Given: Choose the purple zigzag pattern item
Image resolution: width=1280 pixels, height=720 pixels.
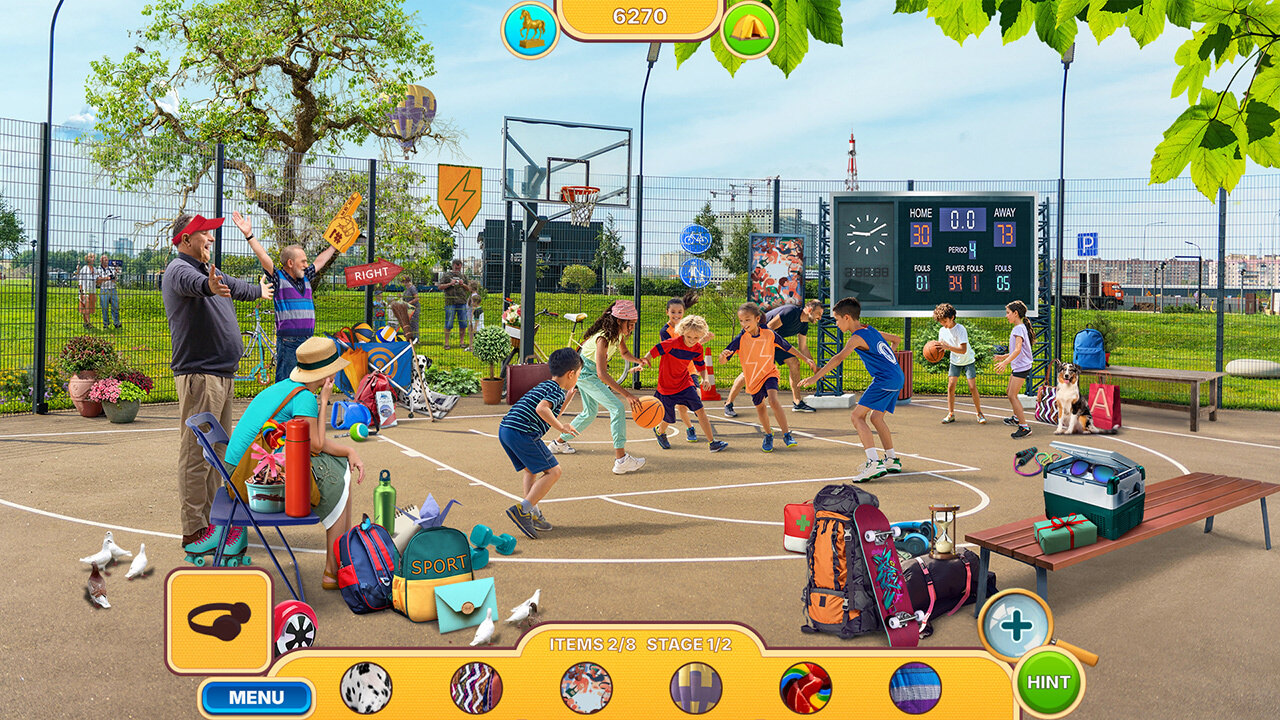Looking at the screenshot, I should click(476, 687).
